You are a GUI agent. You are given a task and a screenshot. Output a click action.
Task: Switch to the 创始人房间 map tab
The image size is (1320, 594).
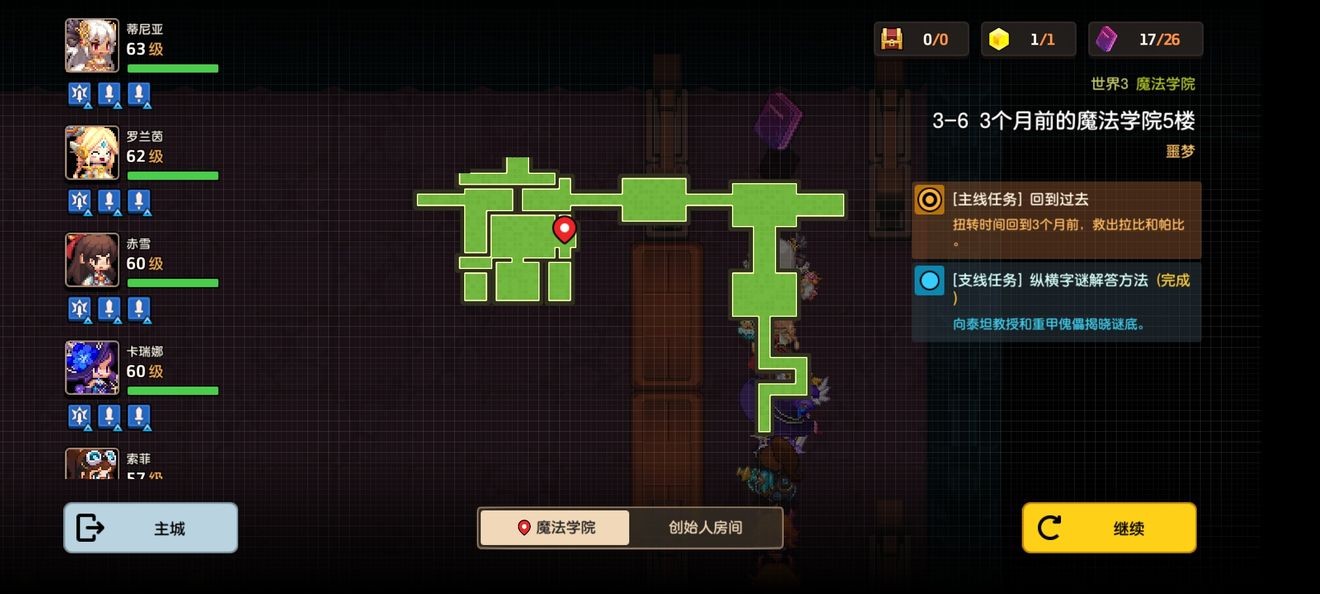click(x=706, y=527)
